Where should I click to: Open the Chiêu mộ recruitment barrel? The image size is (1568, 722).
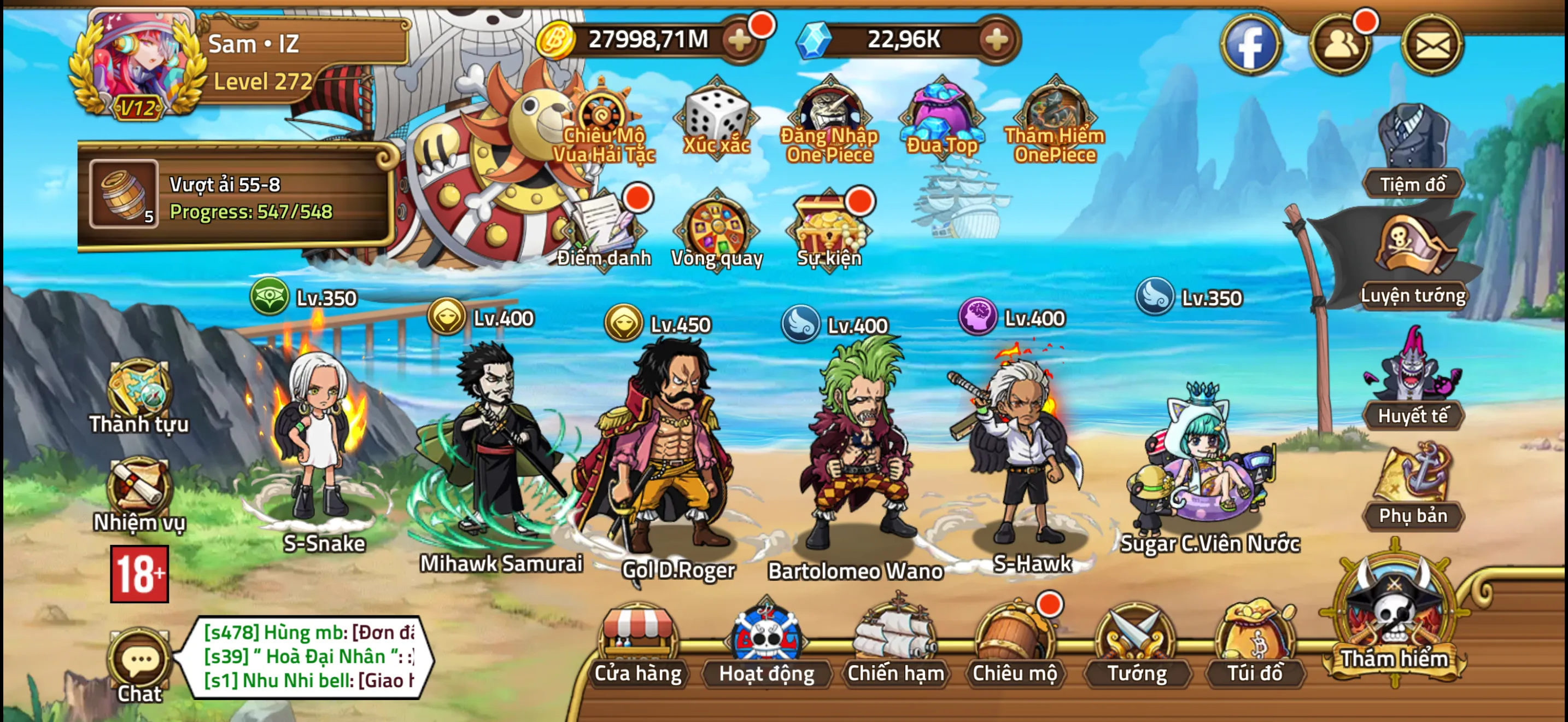[x=1014, y=645]
